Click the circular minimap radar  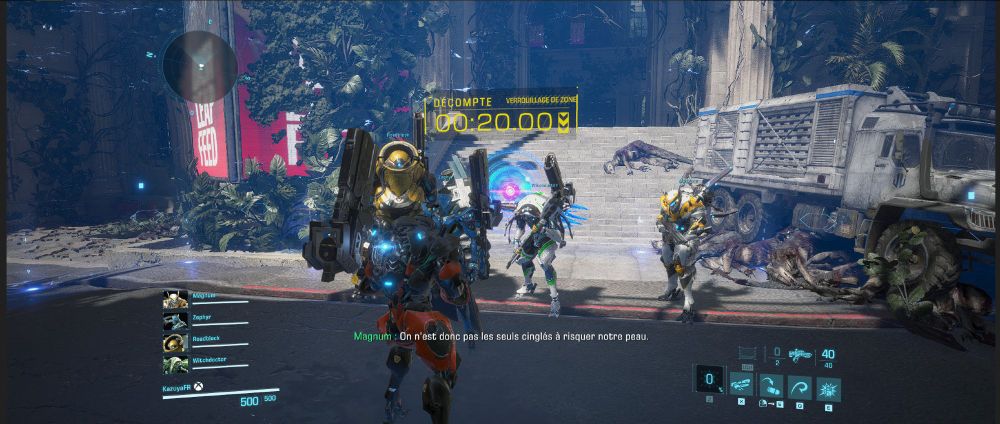[x=200, y=66]
